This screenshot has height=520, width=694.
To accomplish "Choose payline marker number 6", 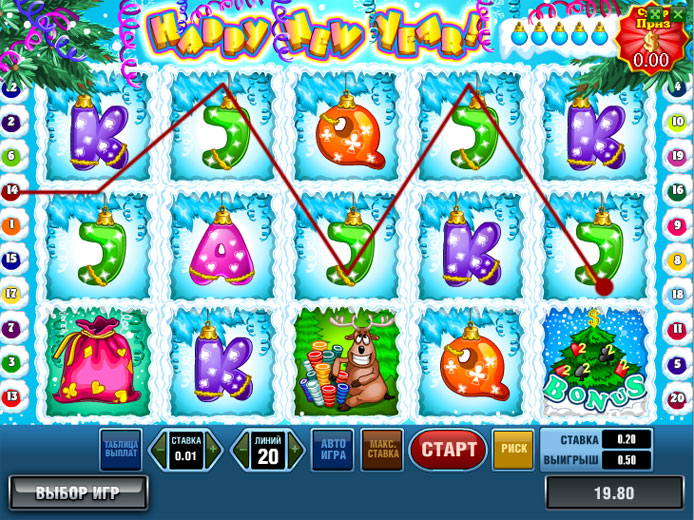I will (x=12, y=156).
